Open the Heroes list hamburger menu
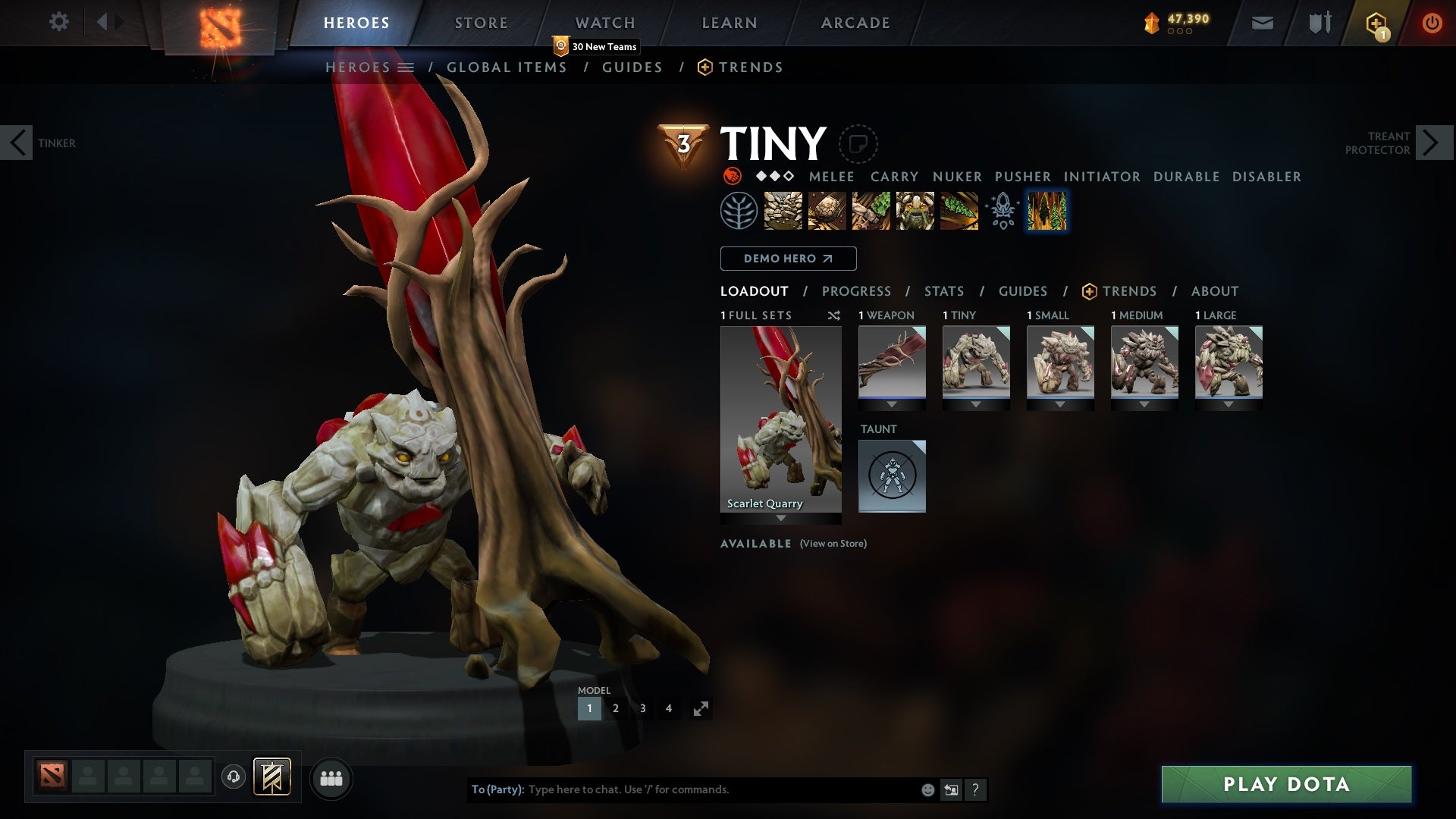This screenshot has height=819, width=1456. (406, 67)
